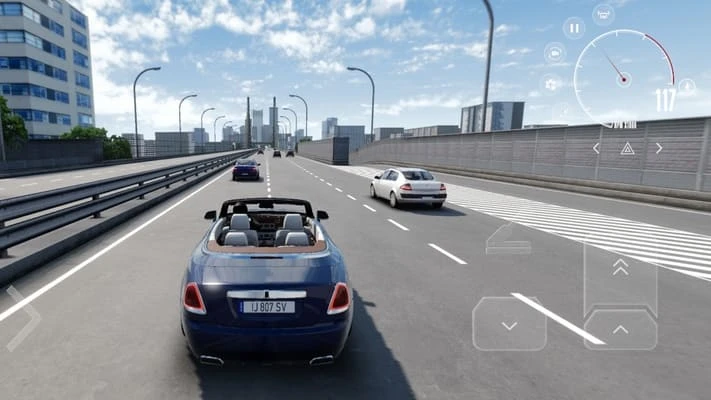Tap the single up-arrow gas pedal
The width and height of the screenshot is (711, 400).
pos(620,328)
